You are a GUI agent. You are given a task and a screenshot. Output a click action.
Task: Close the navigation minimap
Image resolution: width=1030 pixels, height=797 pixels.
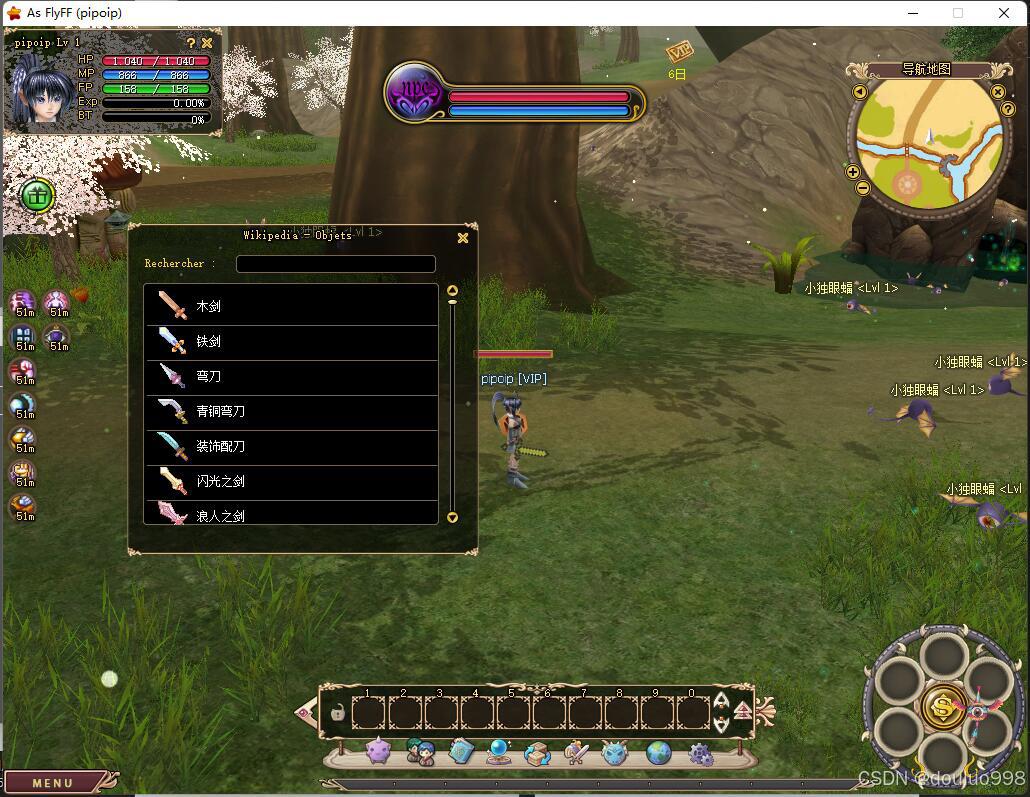997,92
